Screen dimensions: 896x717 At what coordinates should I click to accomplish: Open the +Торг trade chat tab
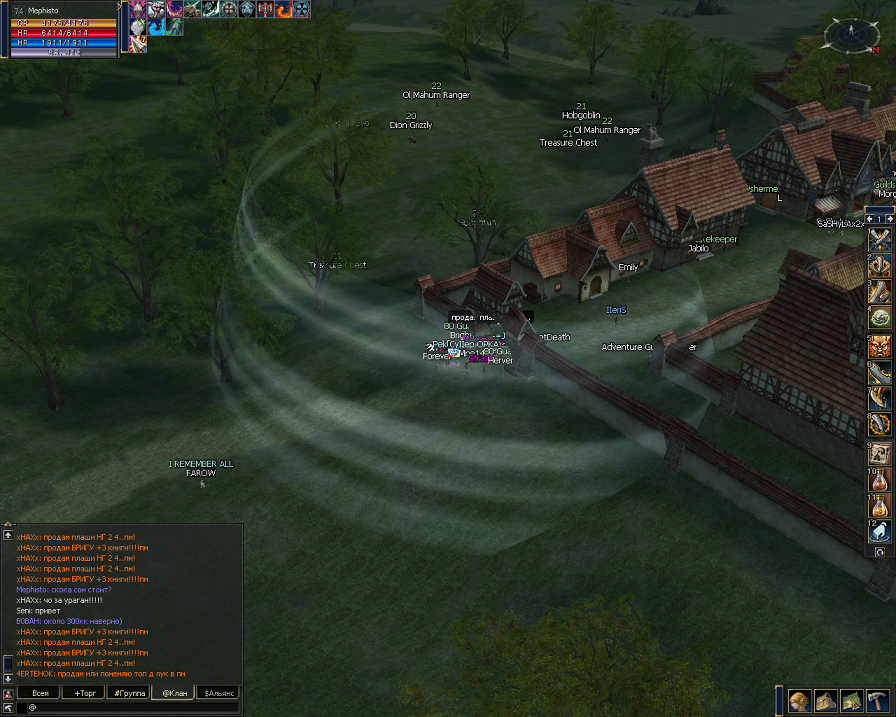click(x=84, y=692)
